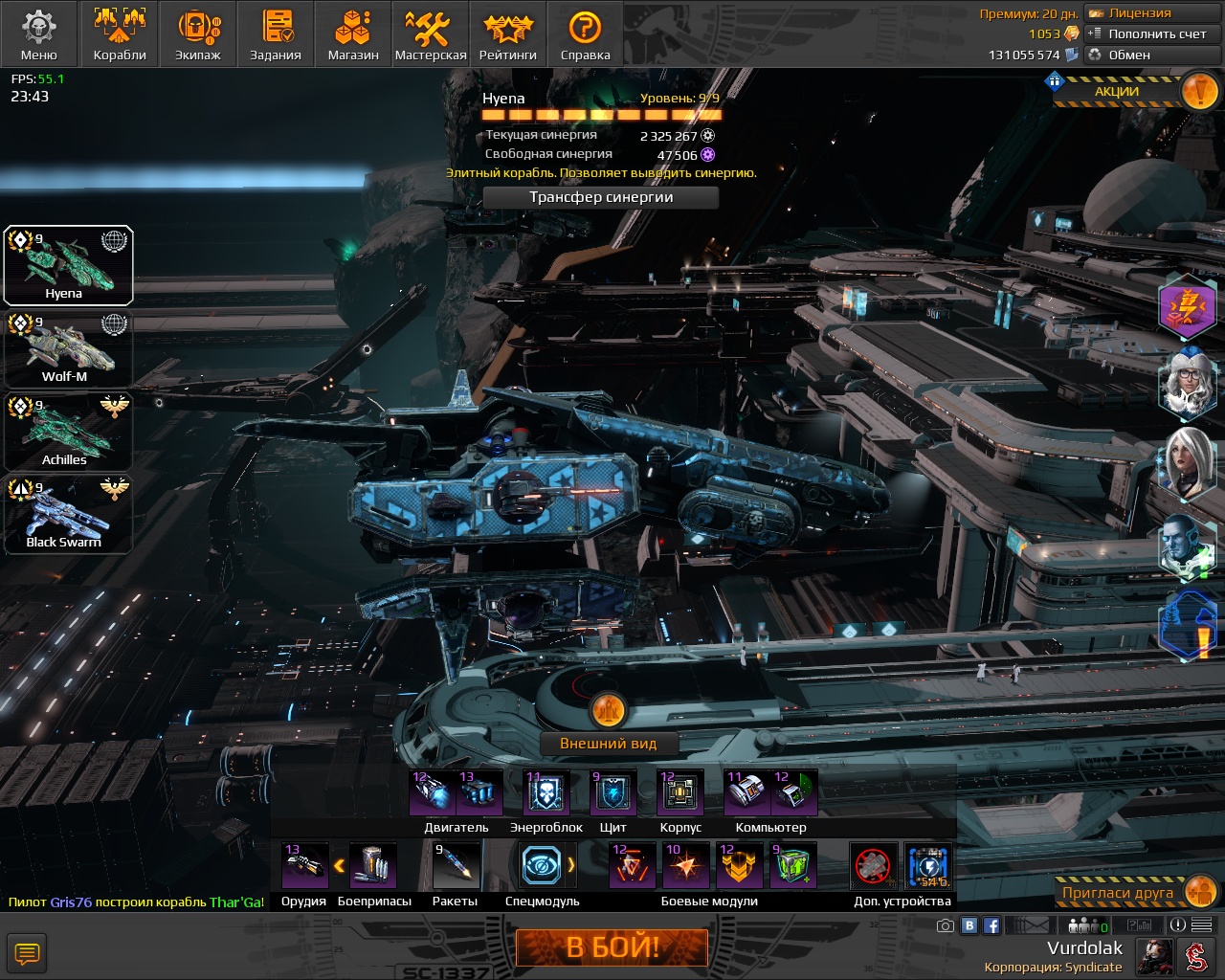Enter the Мастерская workshop
Image resolution: width=1225 pixels, height=980 pixels.
click(431, 34)
